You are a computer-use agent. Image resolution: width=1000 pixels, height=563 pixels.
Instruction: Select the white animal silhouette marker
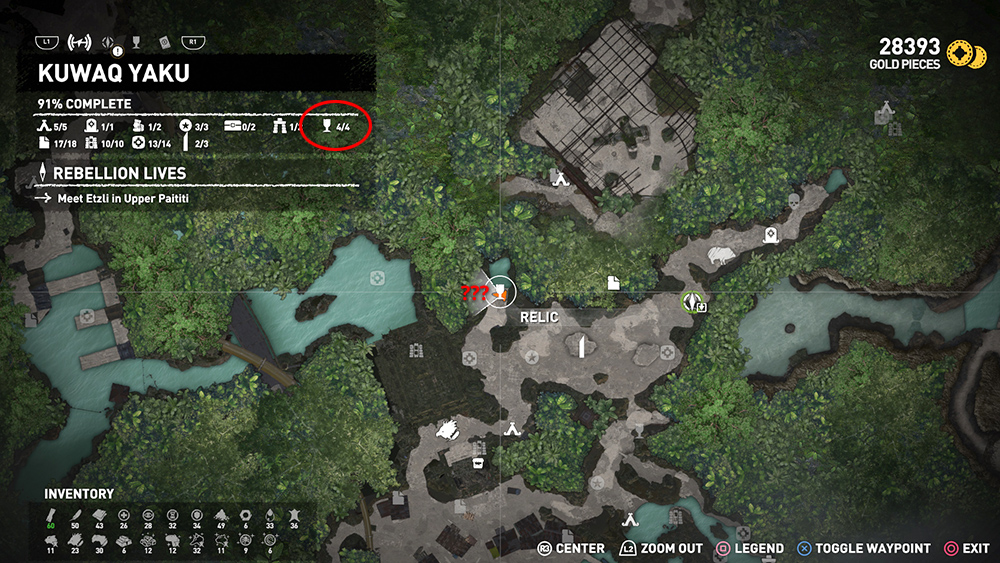click(721, 255)
